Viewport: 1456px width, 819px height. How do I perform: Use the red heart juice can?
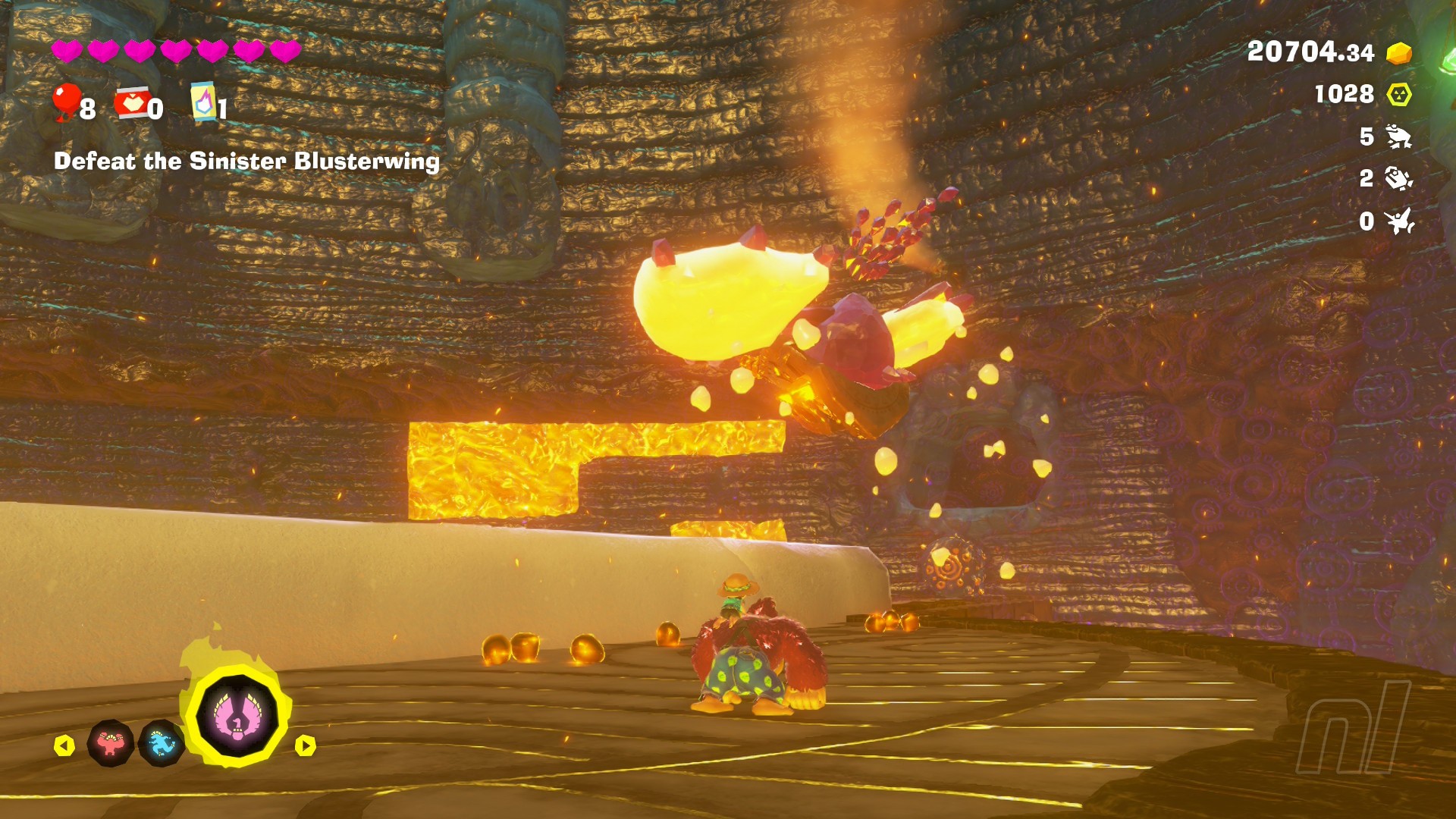coord(131,103)
